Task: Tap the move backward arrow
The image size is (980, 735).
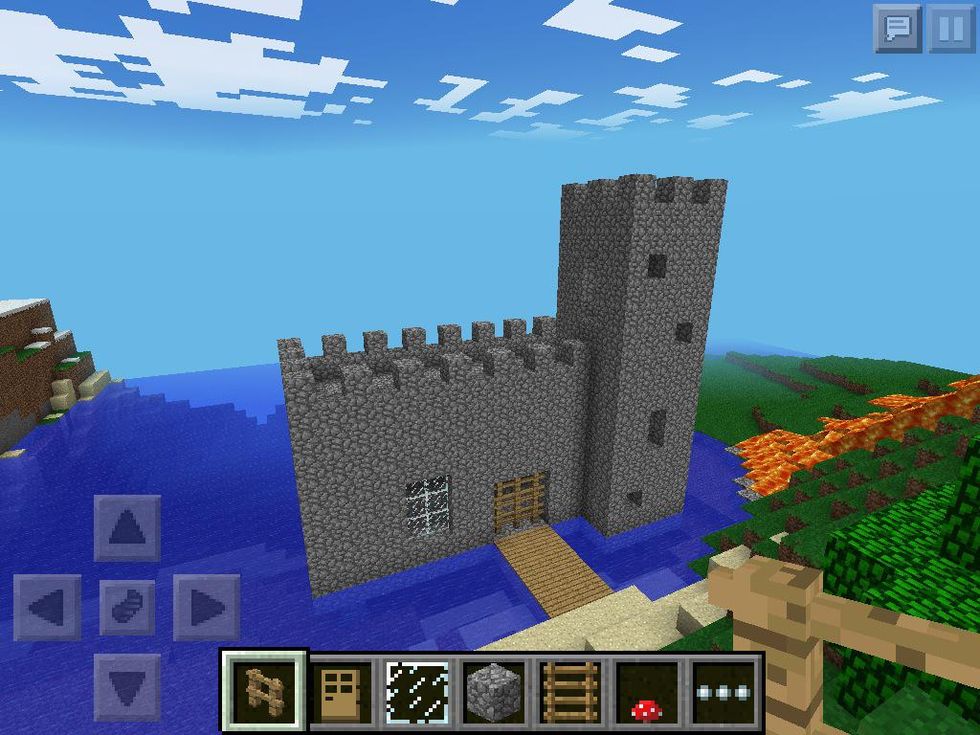Action: (x=127, y=687)
